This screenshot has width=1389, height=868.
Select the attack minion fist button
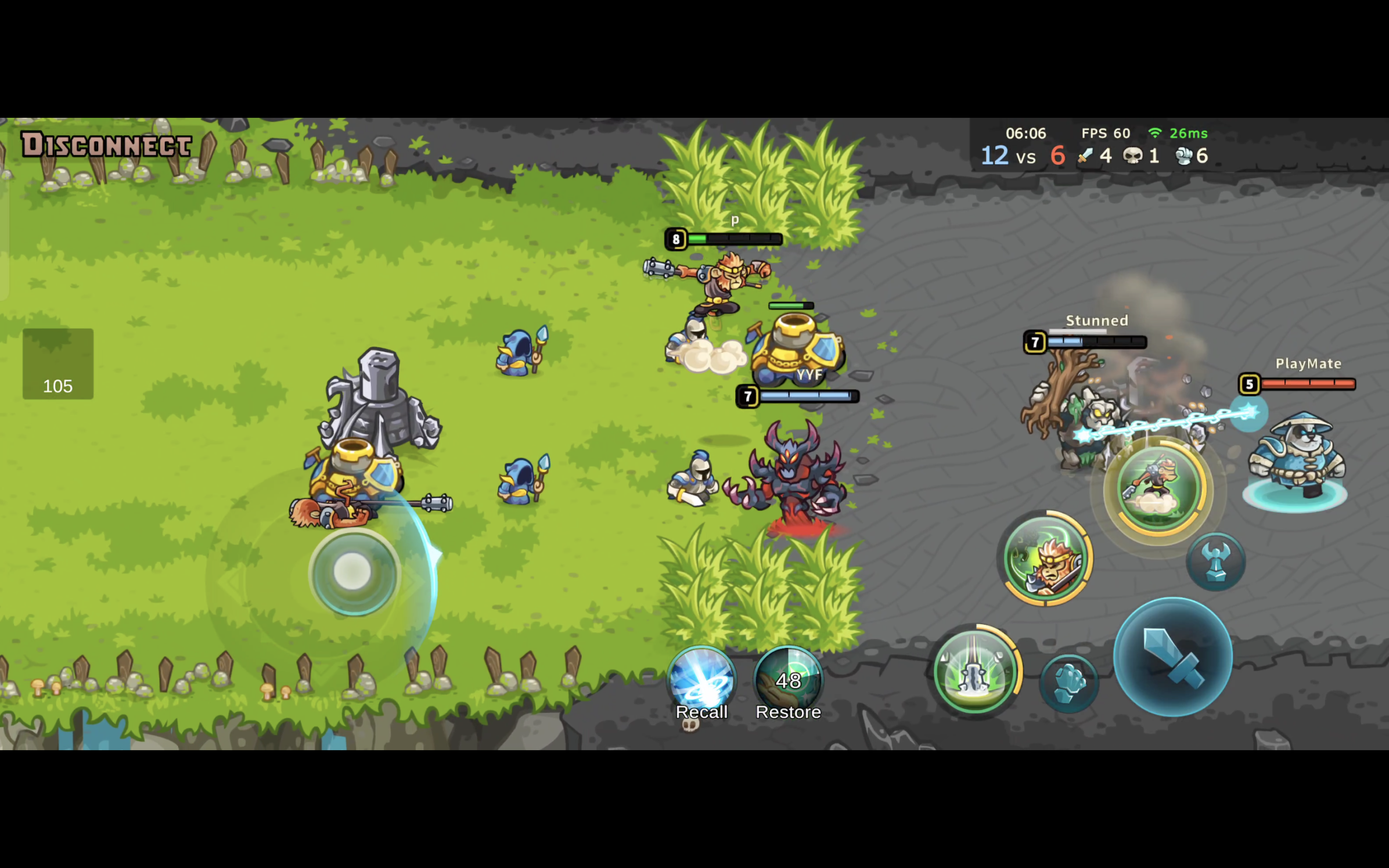[1068, 683]
